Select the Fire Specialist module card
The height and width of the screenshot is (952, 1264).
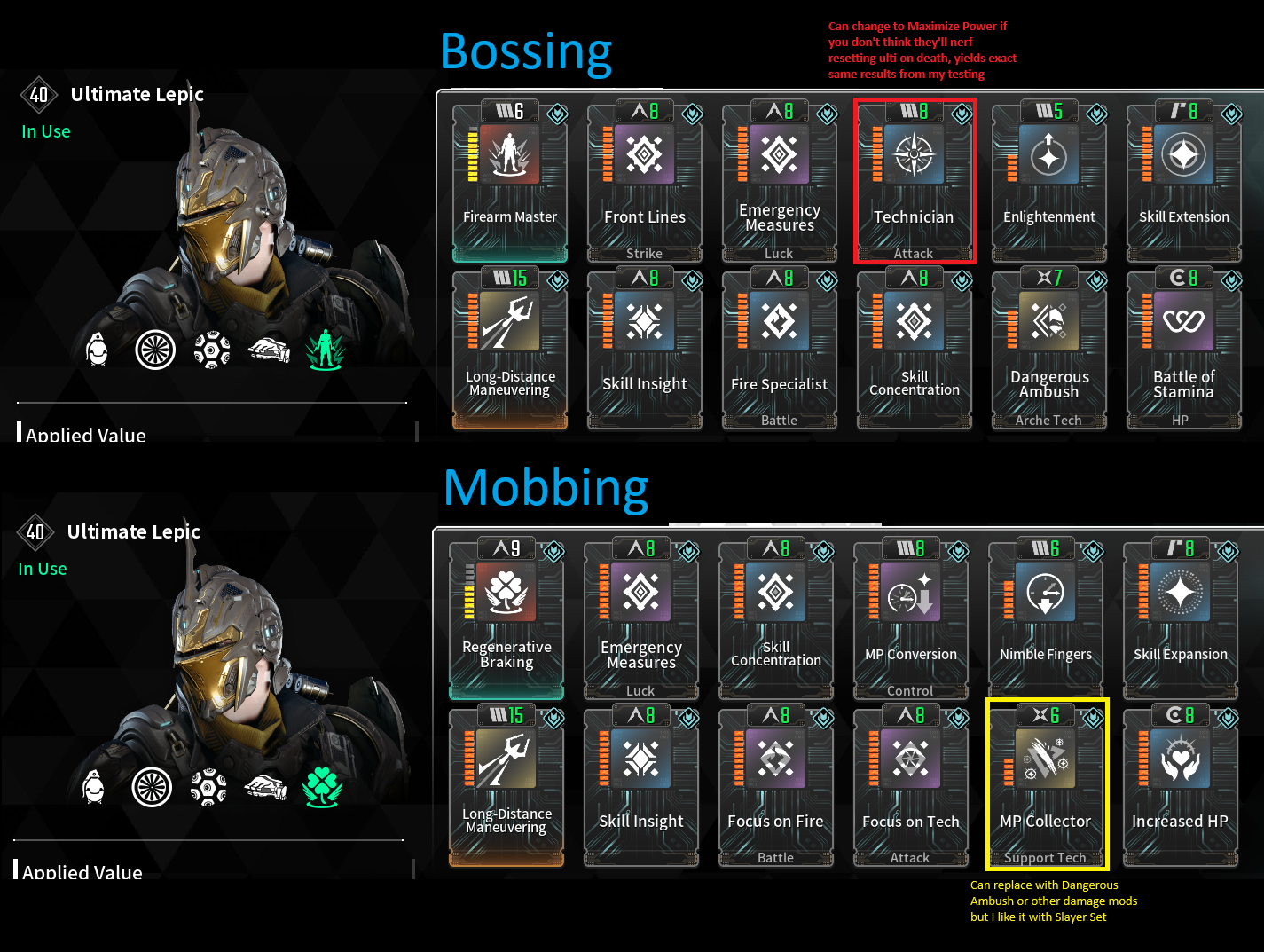[780, 349]
